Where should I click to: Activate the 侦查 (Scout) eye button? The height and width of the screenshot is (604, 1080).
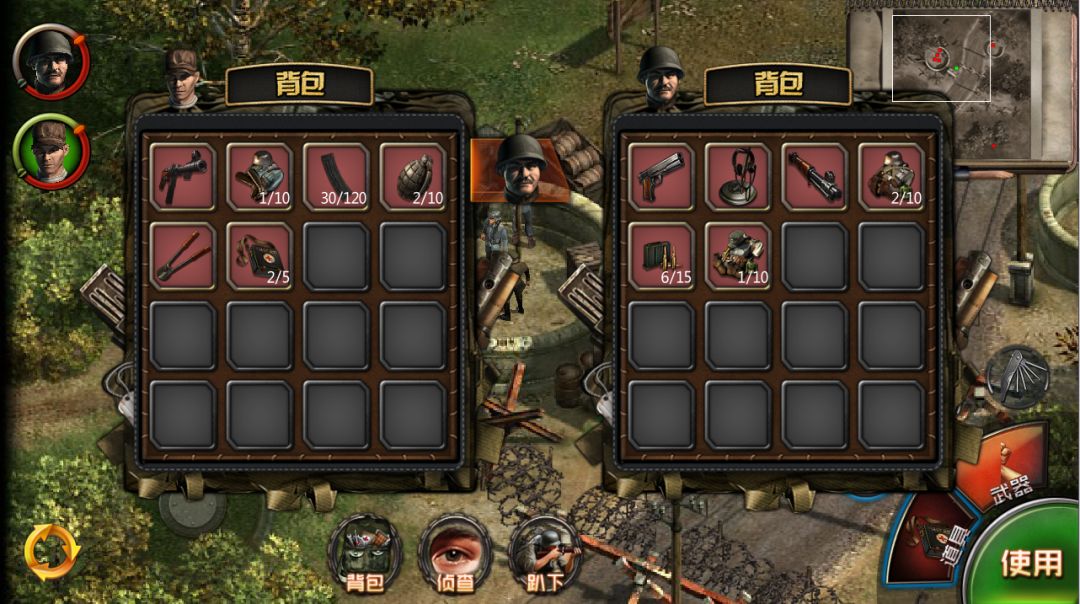[455, 554]
